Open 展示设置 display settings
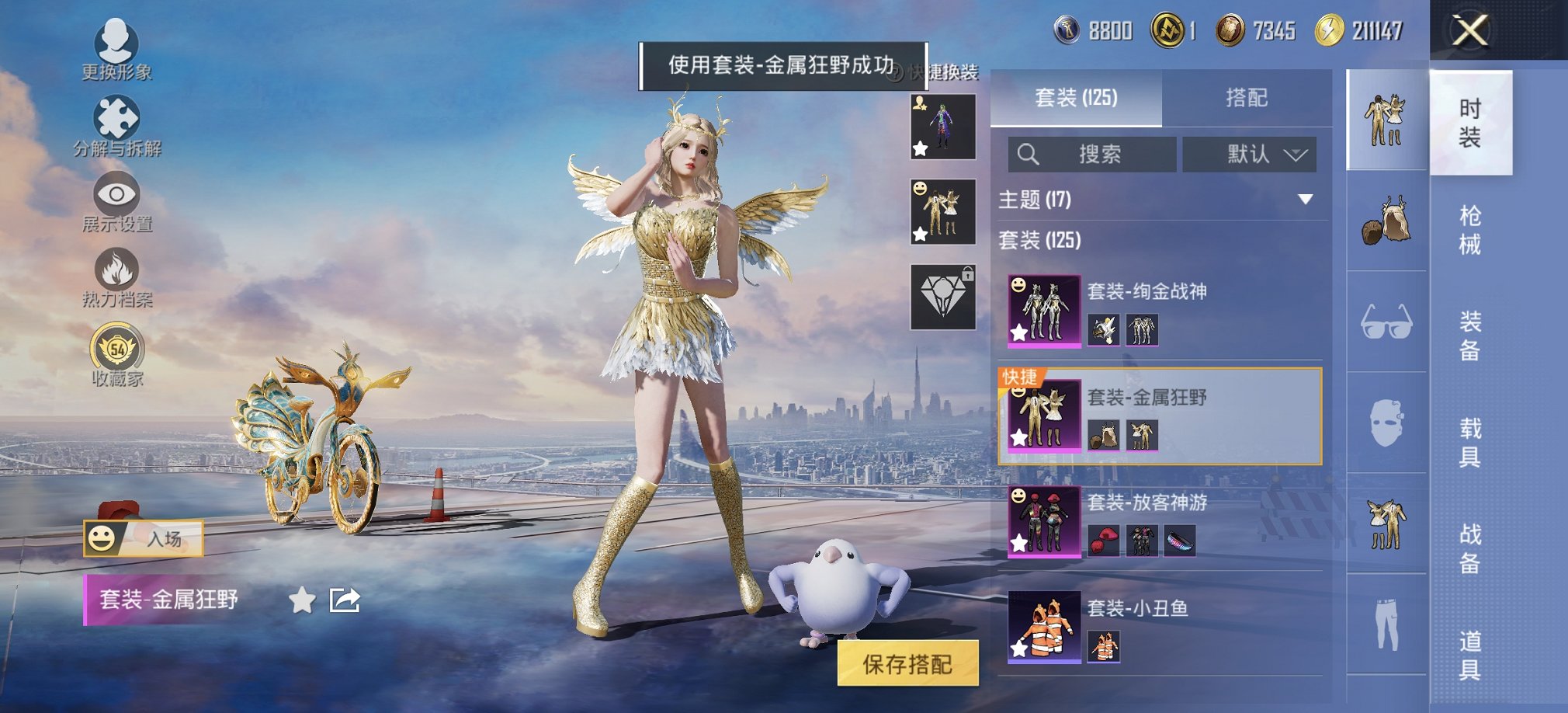 (x=115, y=198)
